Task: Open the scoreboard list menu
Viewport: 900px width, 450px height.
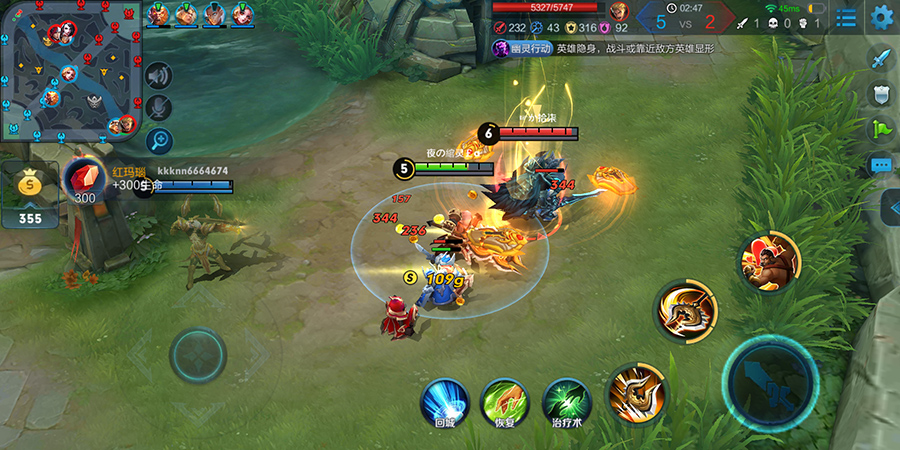Action: pos(847,18)
